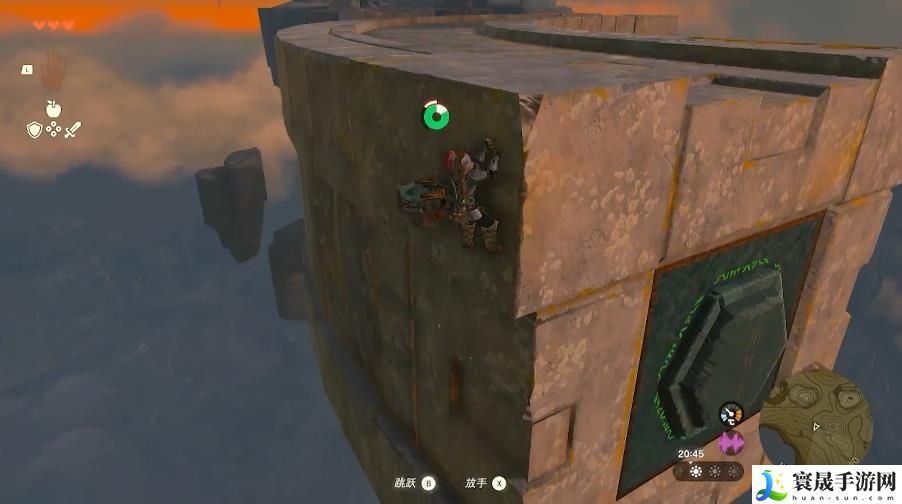Select the apple quick-item icon

coord(52,108)
